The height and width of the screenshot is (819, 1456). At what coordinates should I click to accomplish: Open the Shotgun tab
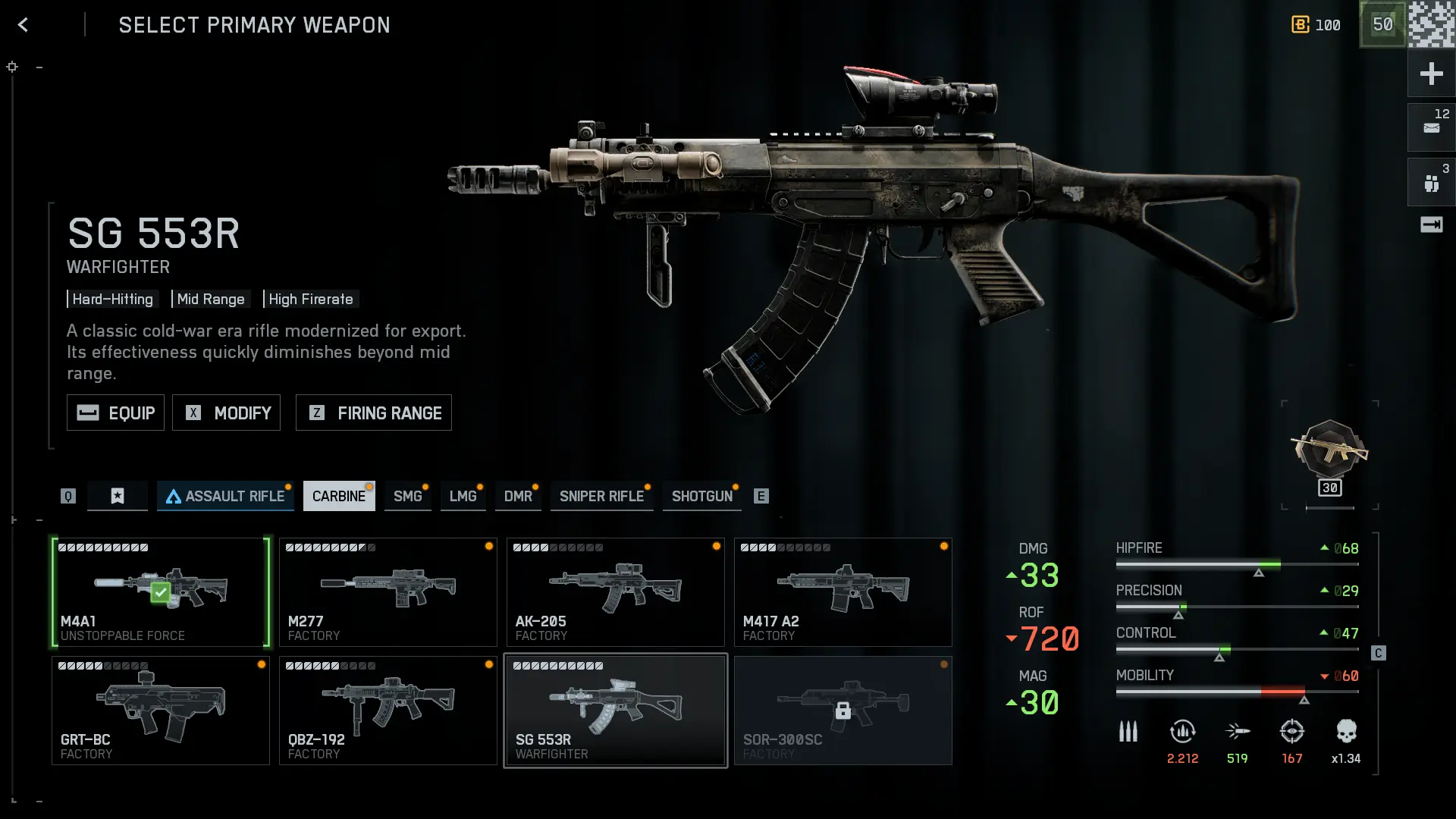tap(701, 496)
